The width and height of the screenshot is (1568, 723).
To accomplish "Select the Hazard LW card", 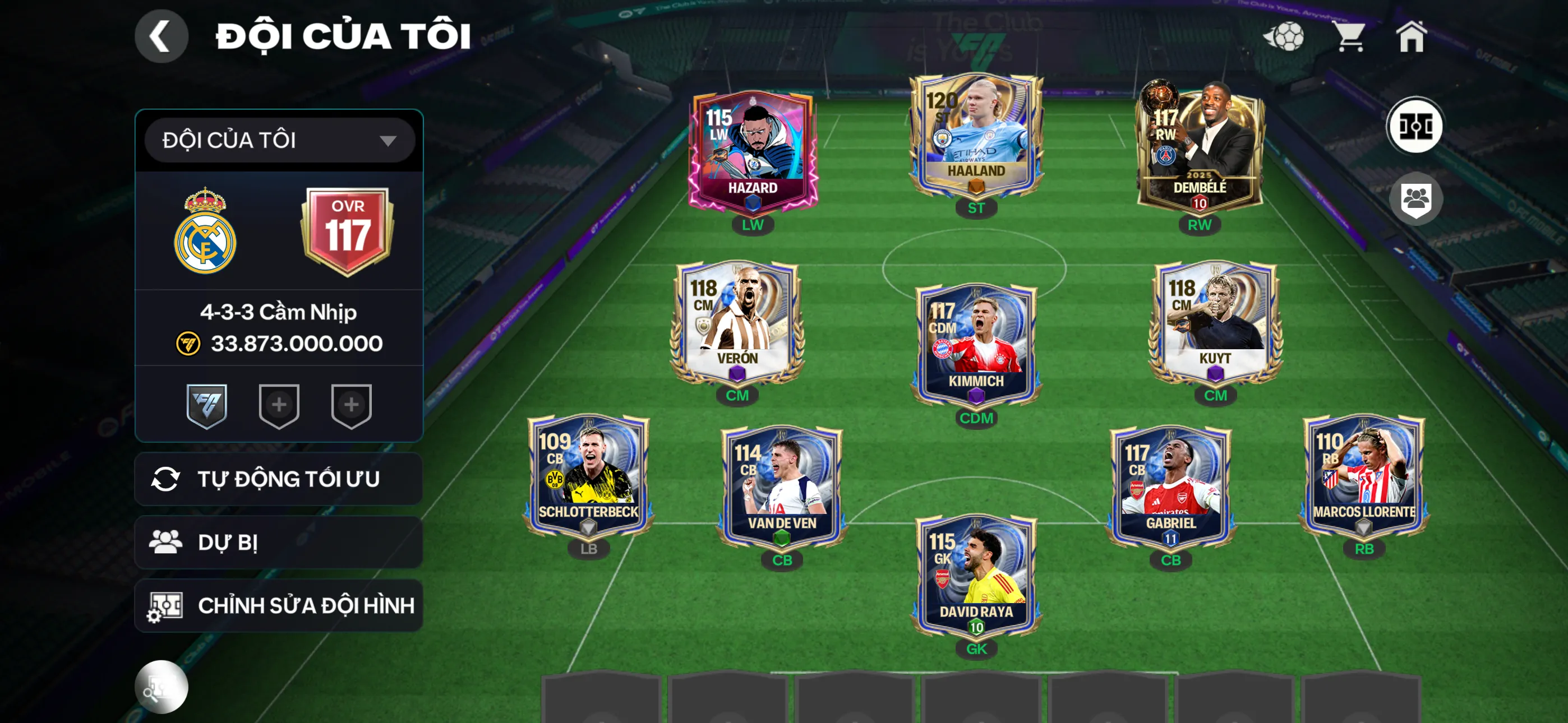I will coord(753,152).
